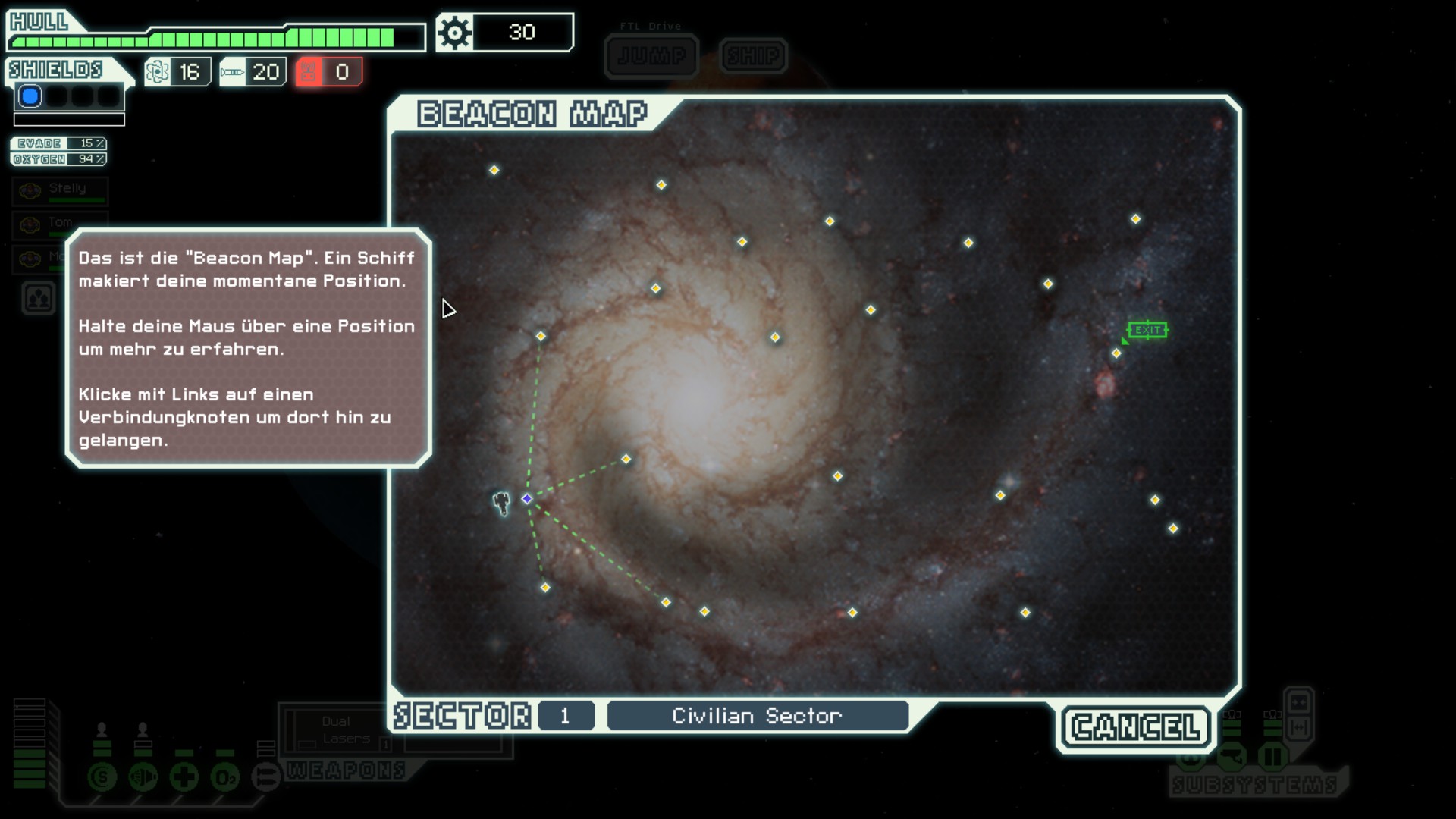1456x819 pixels.
Task: Select crew member Stelly
Action: (x=60, y=191)
